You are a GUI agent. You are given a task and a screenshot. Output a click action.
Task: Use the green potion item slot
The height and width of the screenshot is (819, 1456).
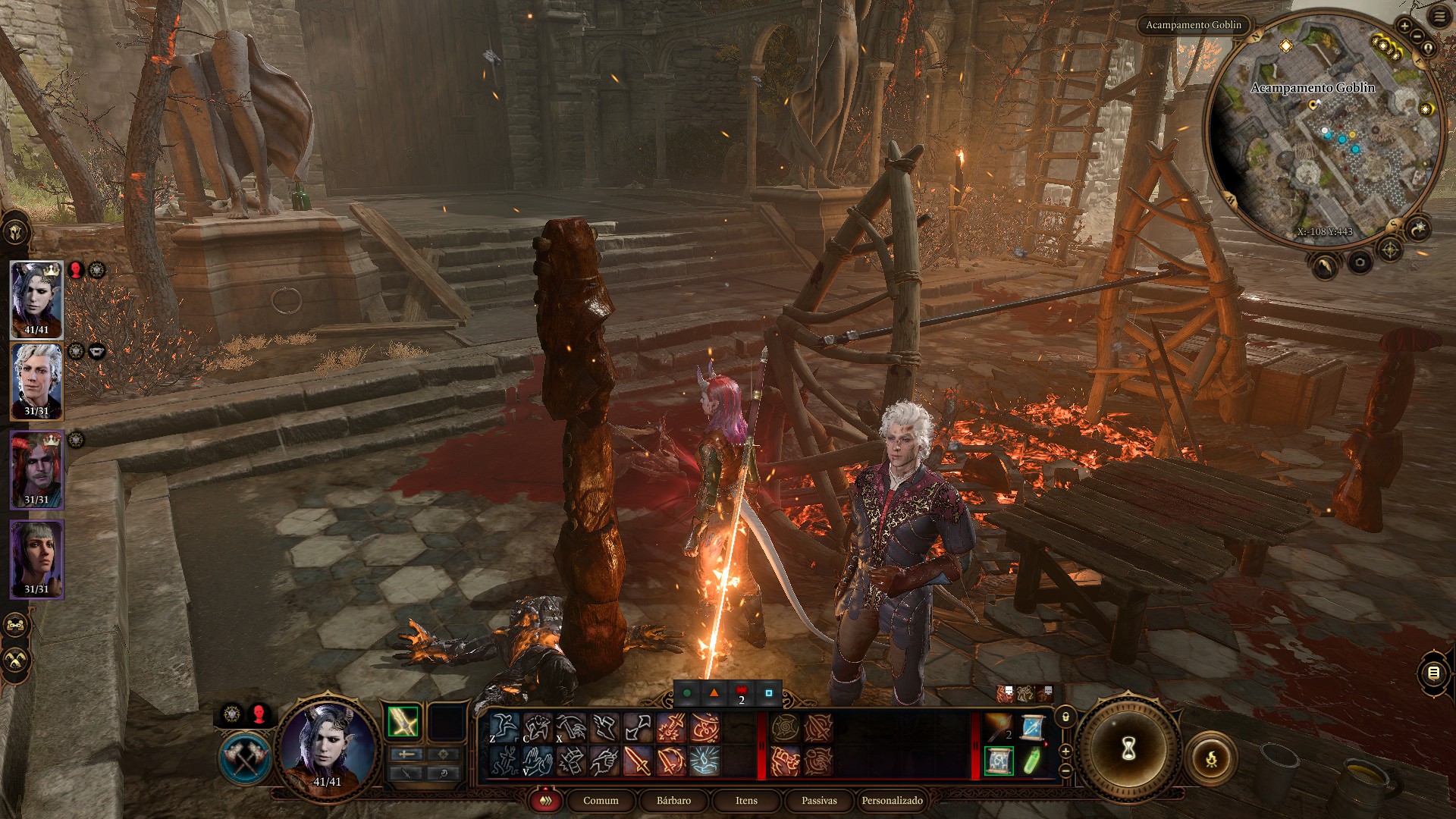pos(1031,761)
